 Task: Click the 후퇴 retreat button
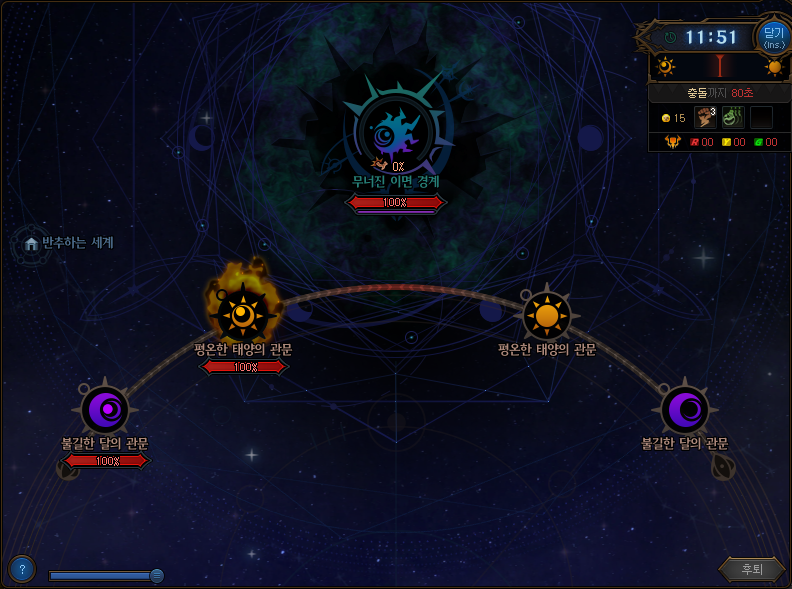click(751, 569)
